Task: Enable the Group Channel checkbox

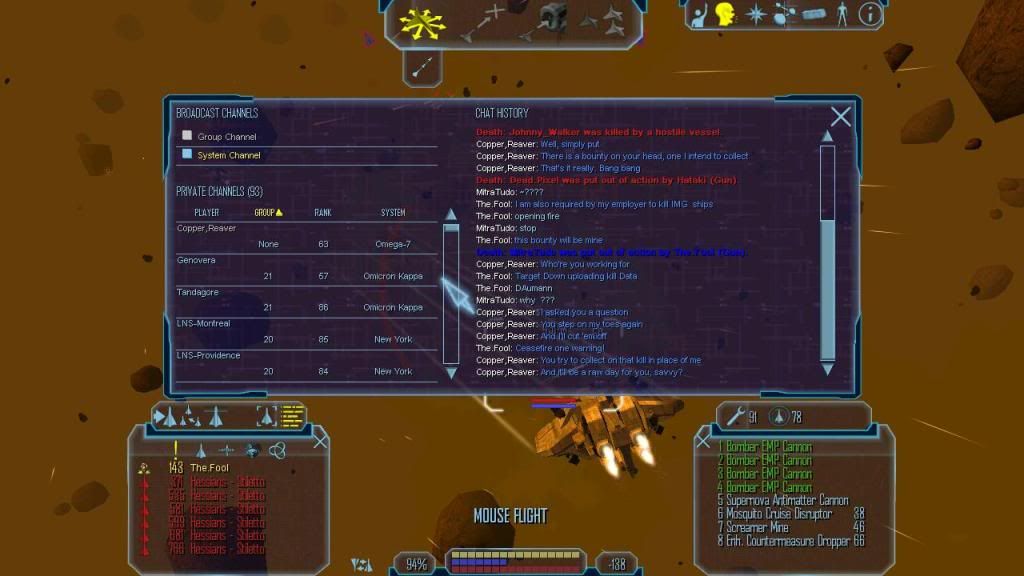Action: (186, 136)
